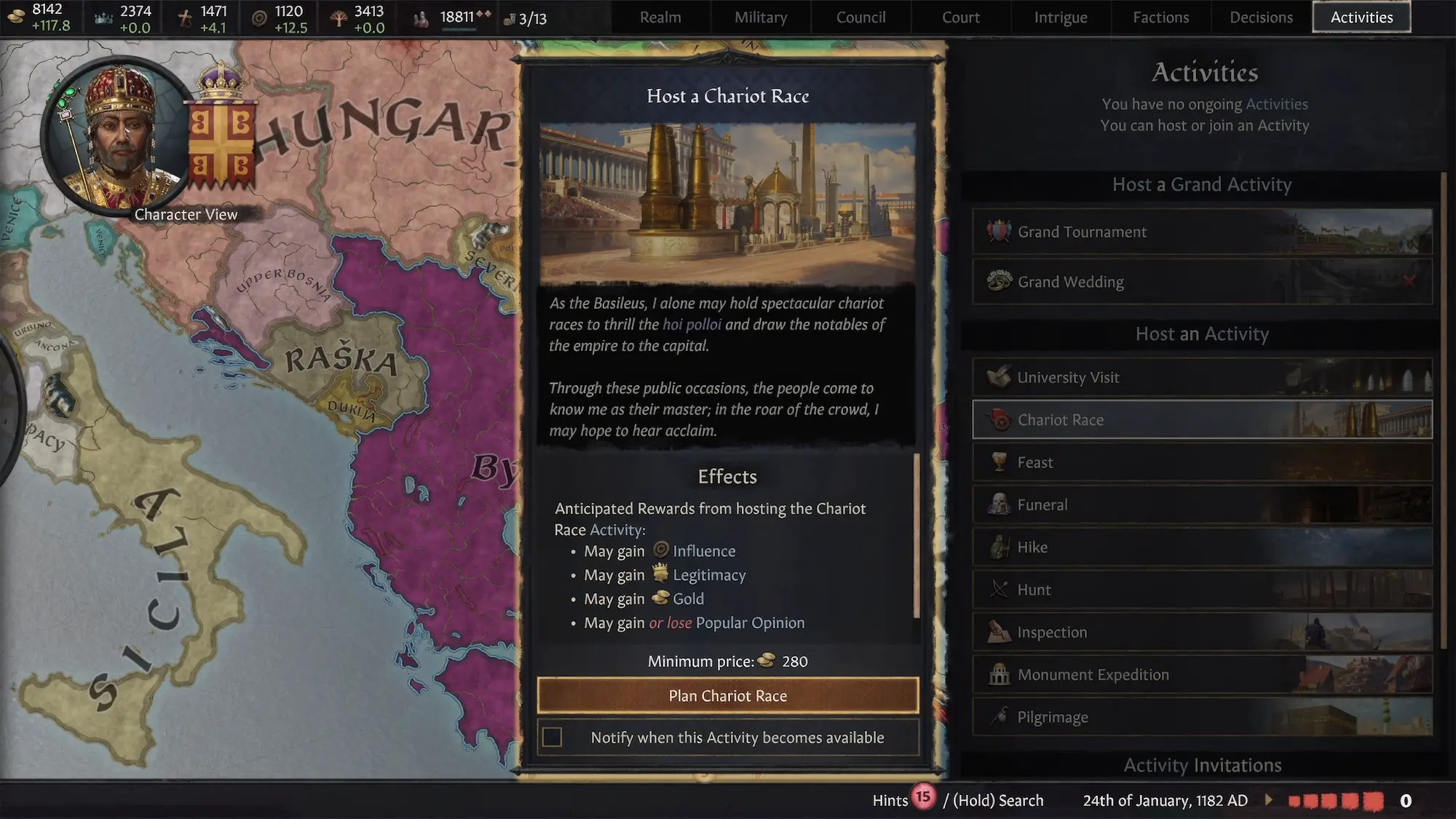
Task: Choose the Feast activity
Action: point(1202,463)
